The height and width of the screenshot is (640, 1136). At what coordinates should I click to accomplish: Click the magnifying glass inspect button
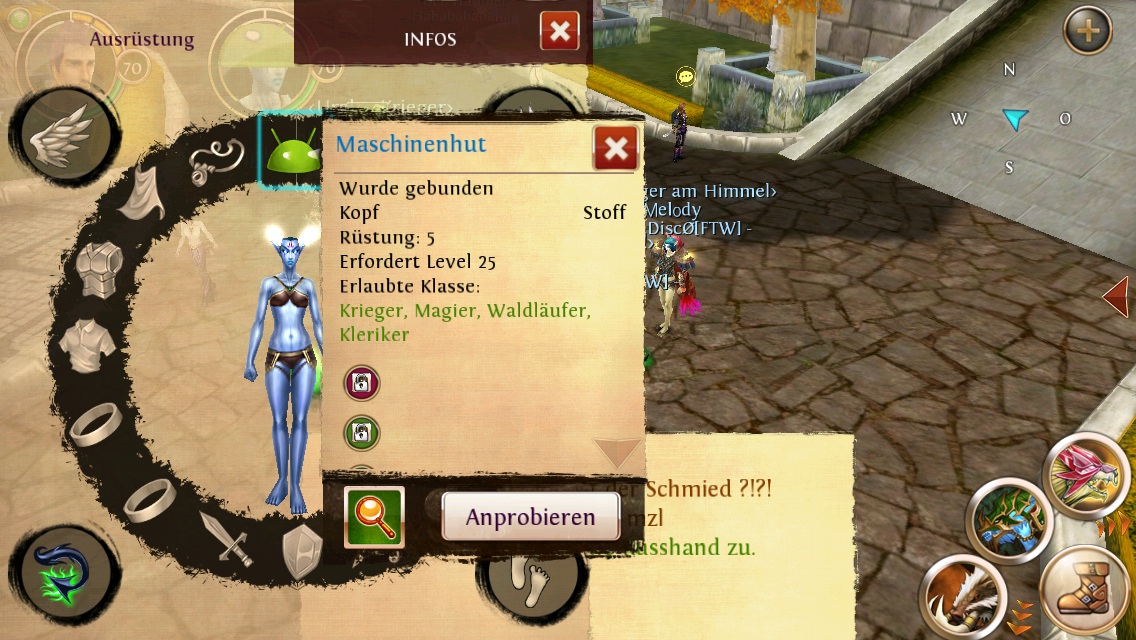(x=374, y=517)
